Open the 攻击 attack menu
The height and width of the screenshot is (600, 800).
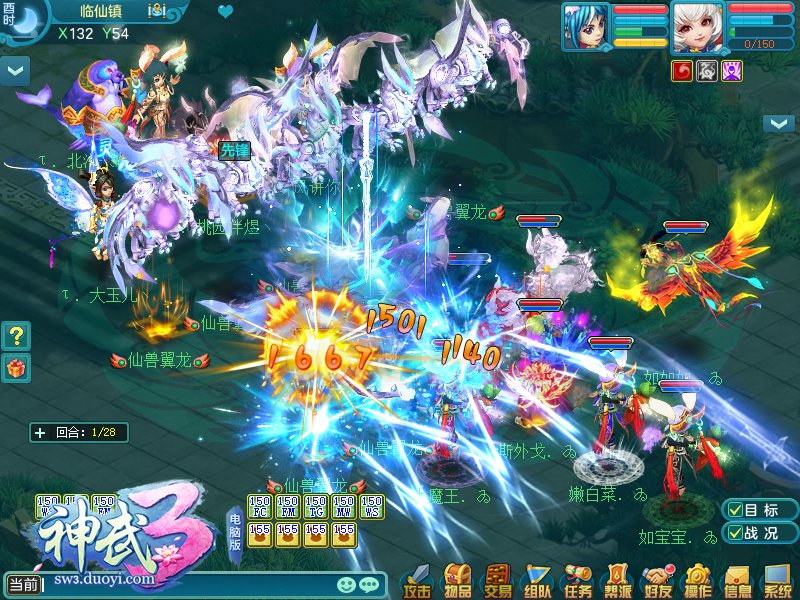418,580
